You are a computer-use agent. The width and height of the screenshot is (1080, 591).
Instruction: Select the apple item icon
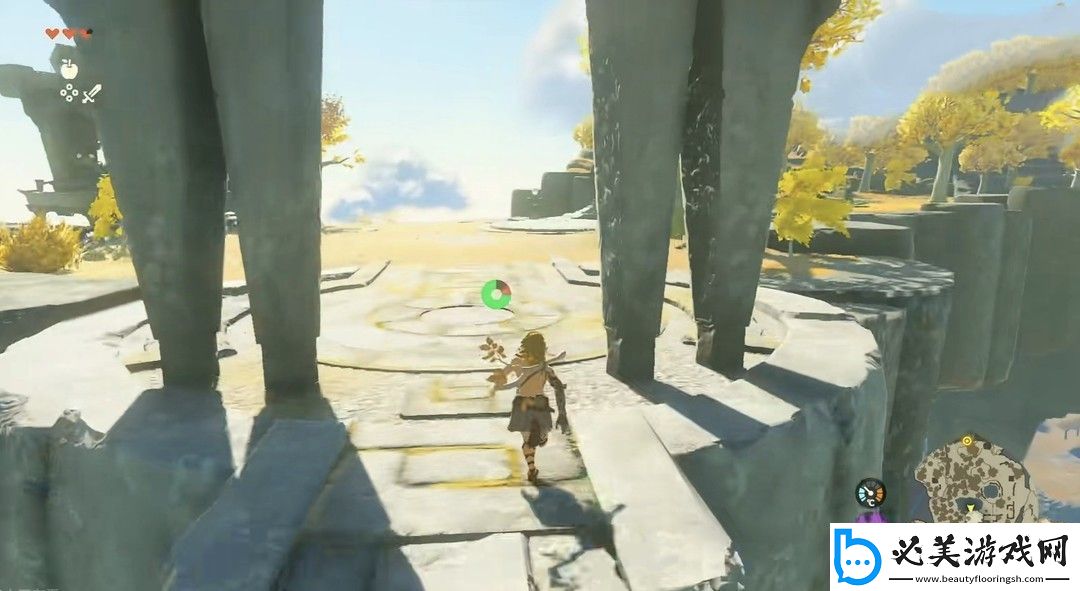[69, 69]
